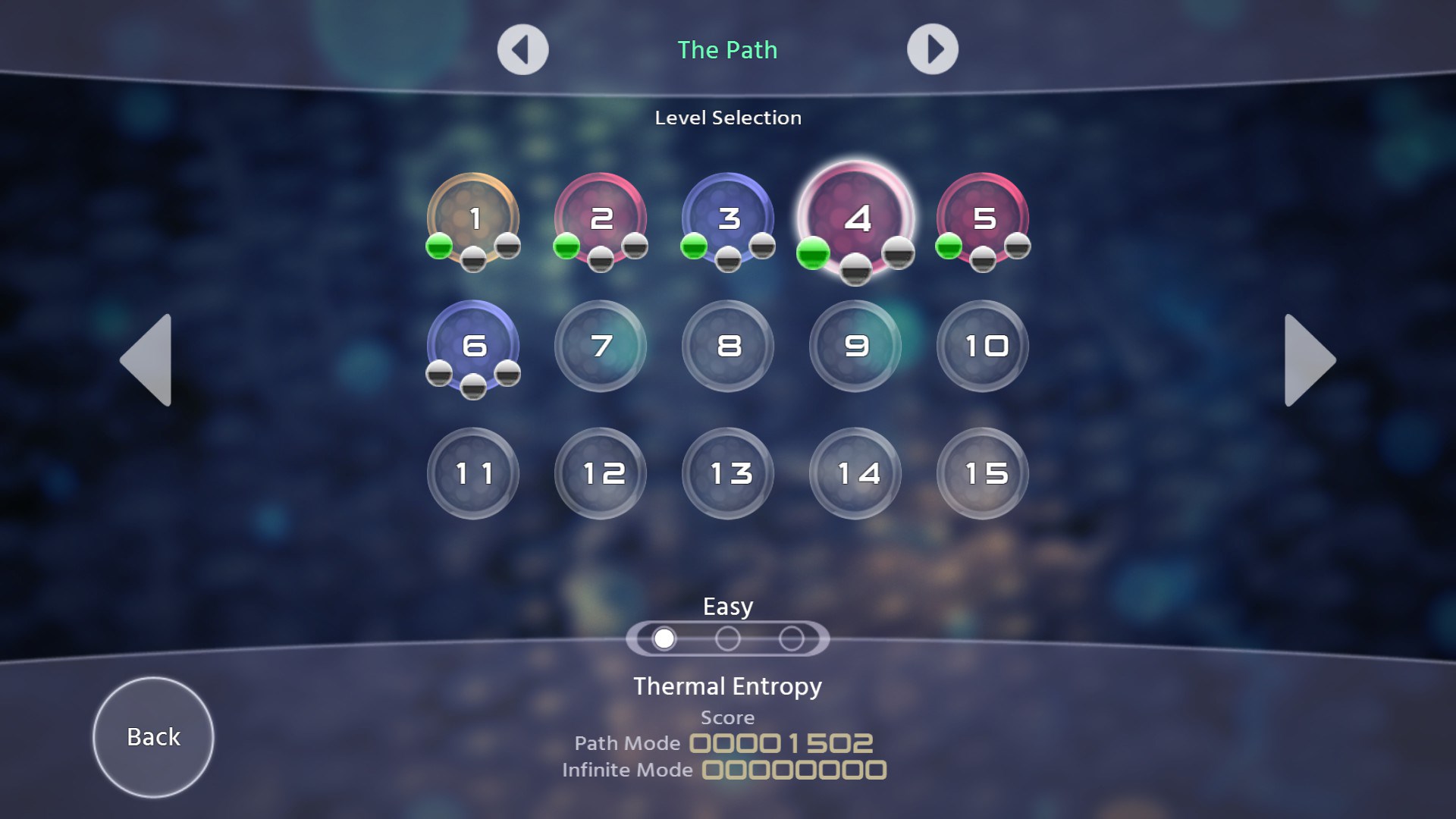Open the highlighted level 4
Viewport: 1456px width, 819px height.
pos(855,219)
